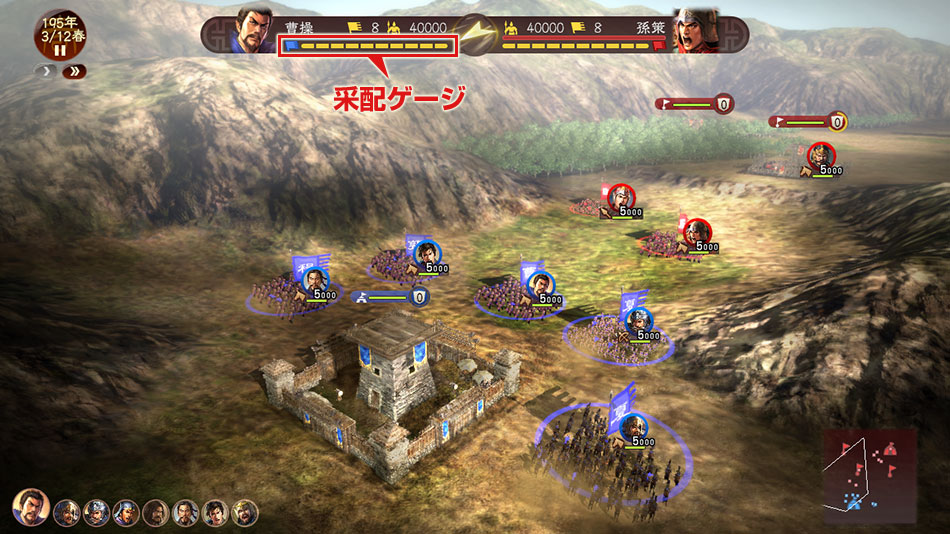Screen dimensions: 950x534
Task: Set battle speed to single chevron
Action: (46, 72)
